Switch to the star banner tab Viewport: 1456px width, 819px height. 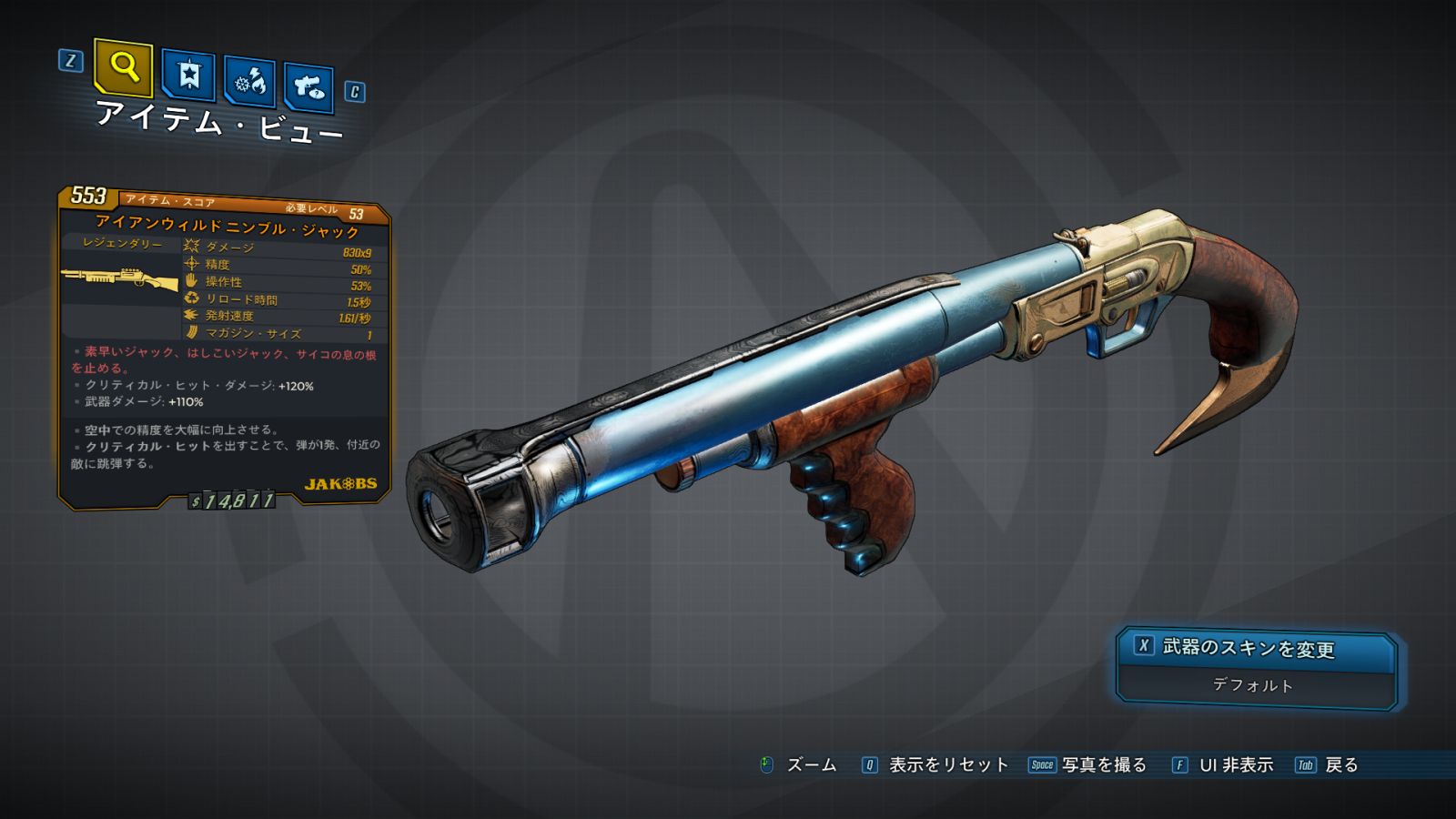(188, 76)
